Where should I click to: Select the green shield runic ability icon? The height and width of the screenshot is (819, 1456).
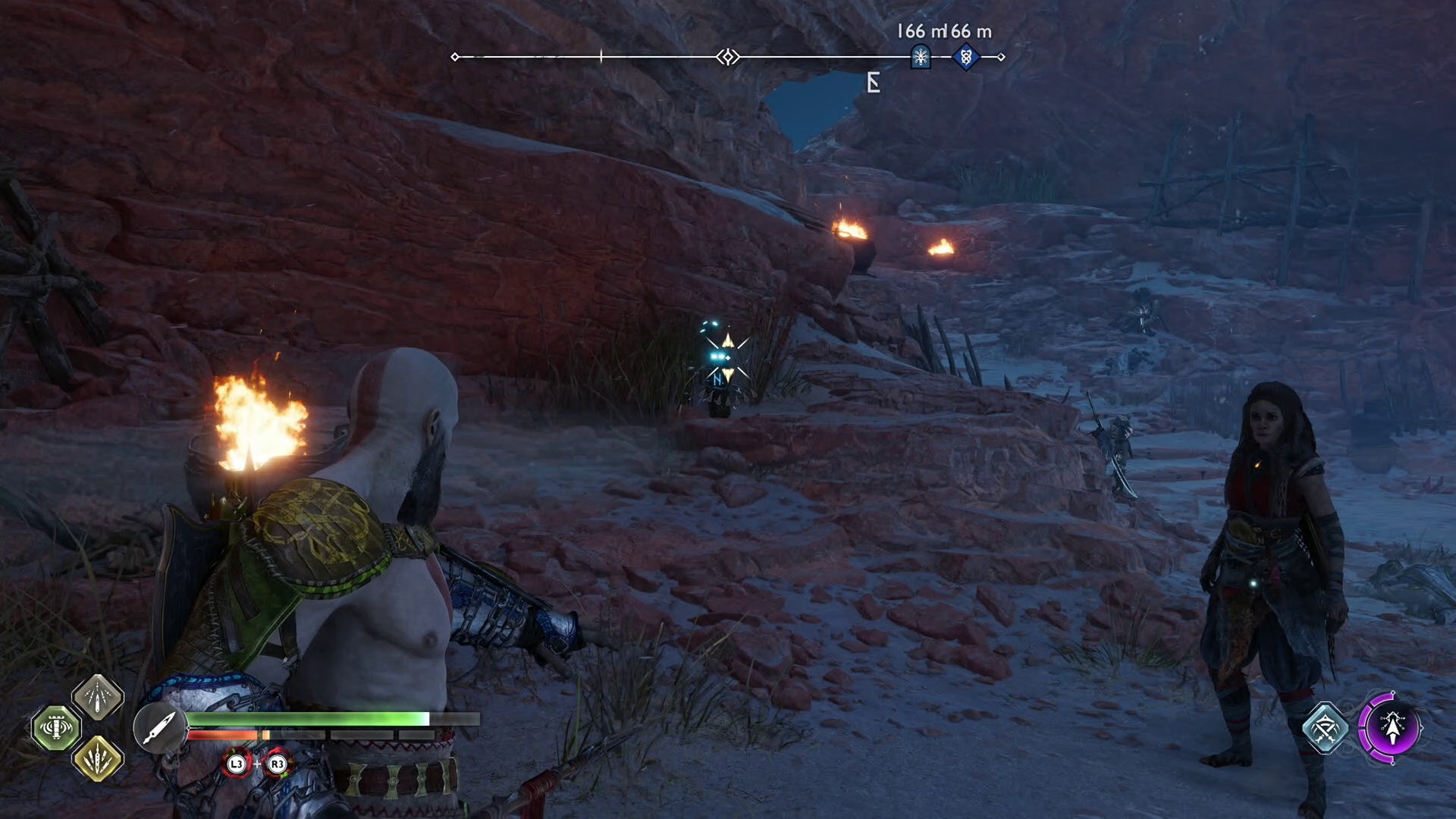(x=56, y=728)
